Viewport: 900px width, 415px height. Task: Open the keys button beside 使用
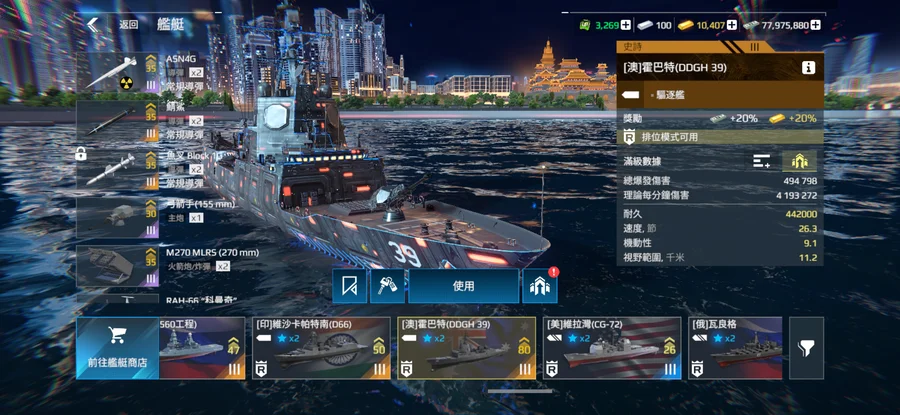[387, 286]
